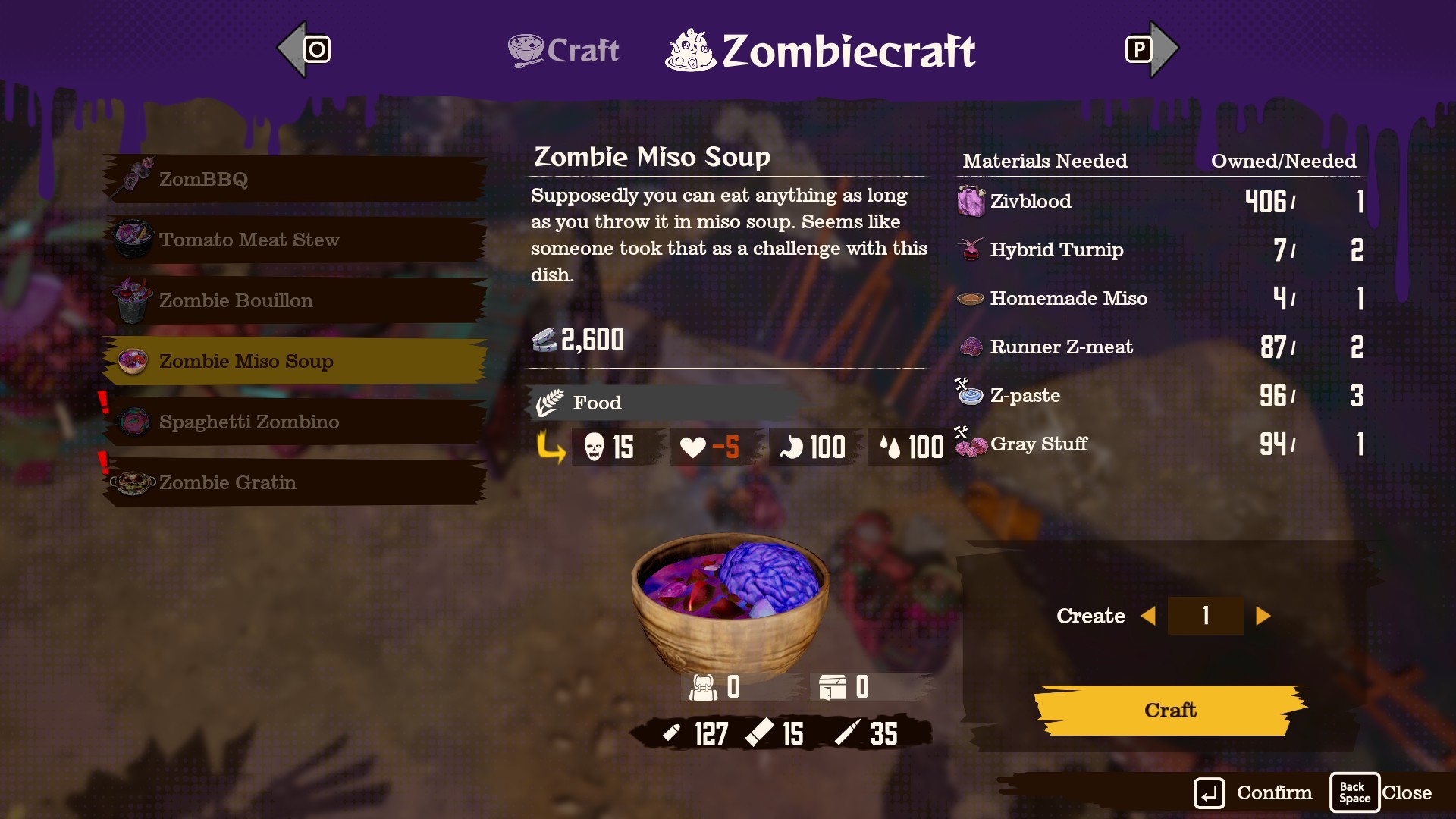Viewport: 1456px width, 819px height.
Task: Click the Hybrid Turnip ingredient icon
Action: point(970,249)
